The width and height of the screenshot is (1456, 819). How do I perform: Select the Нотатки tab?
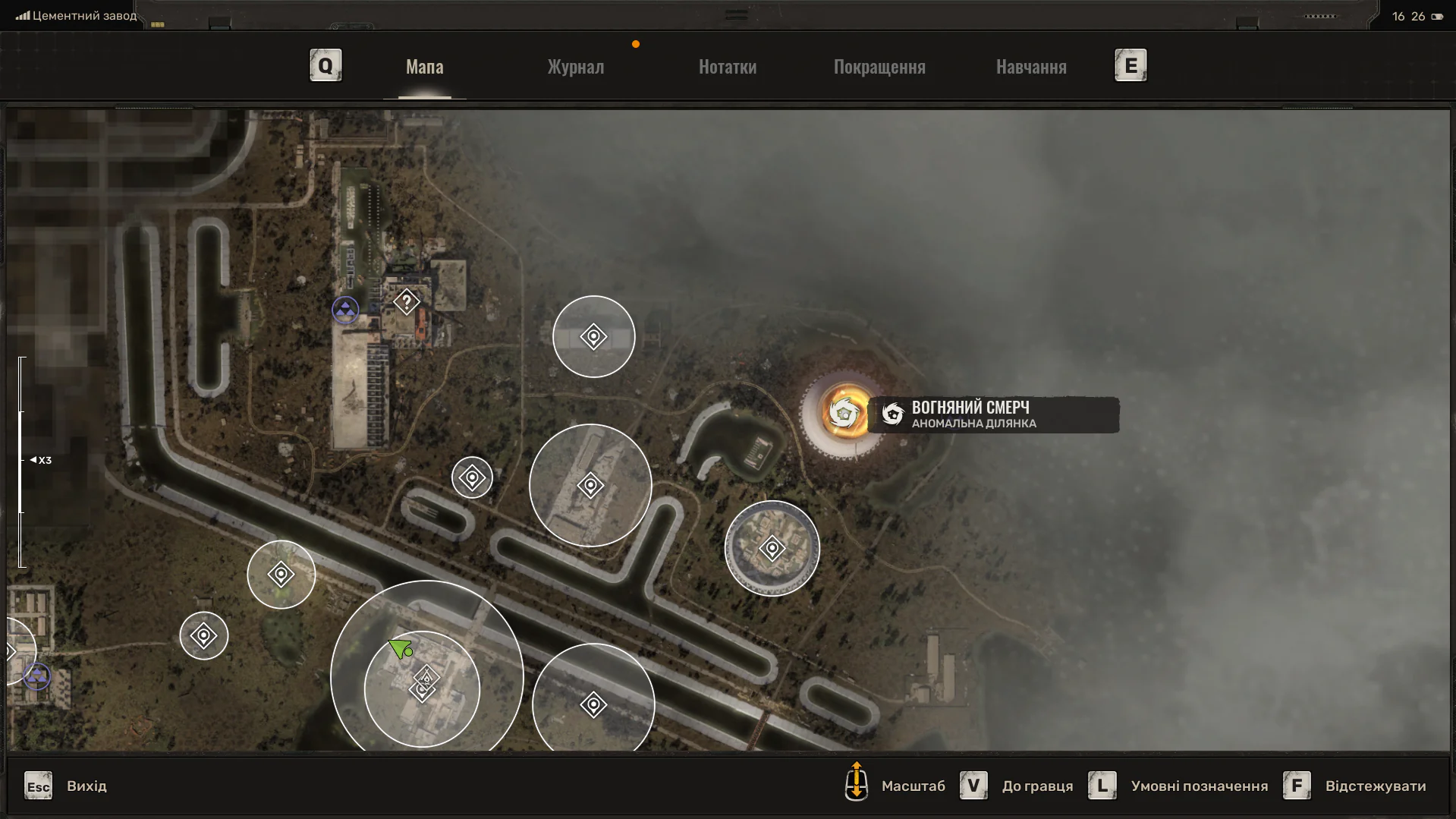coord(727,67)
